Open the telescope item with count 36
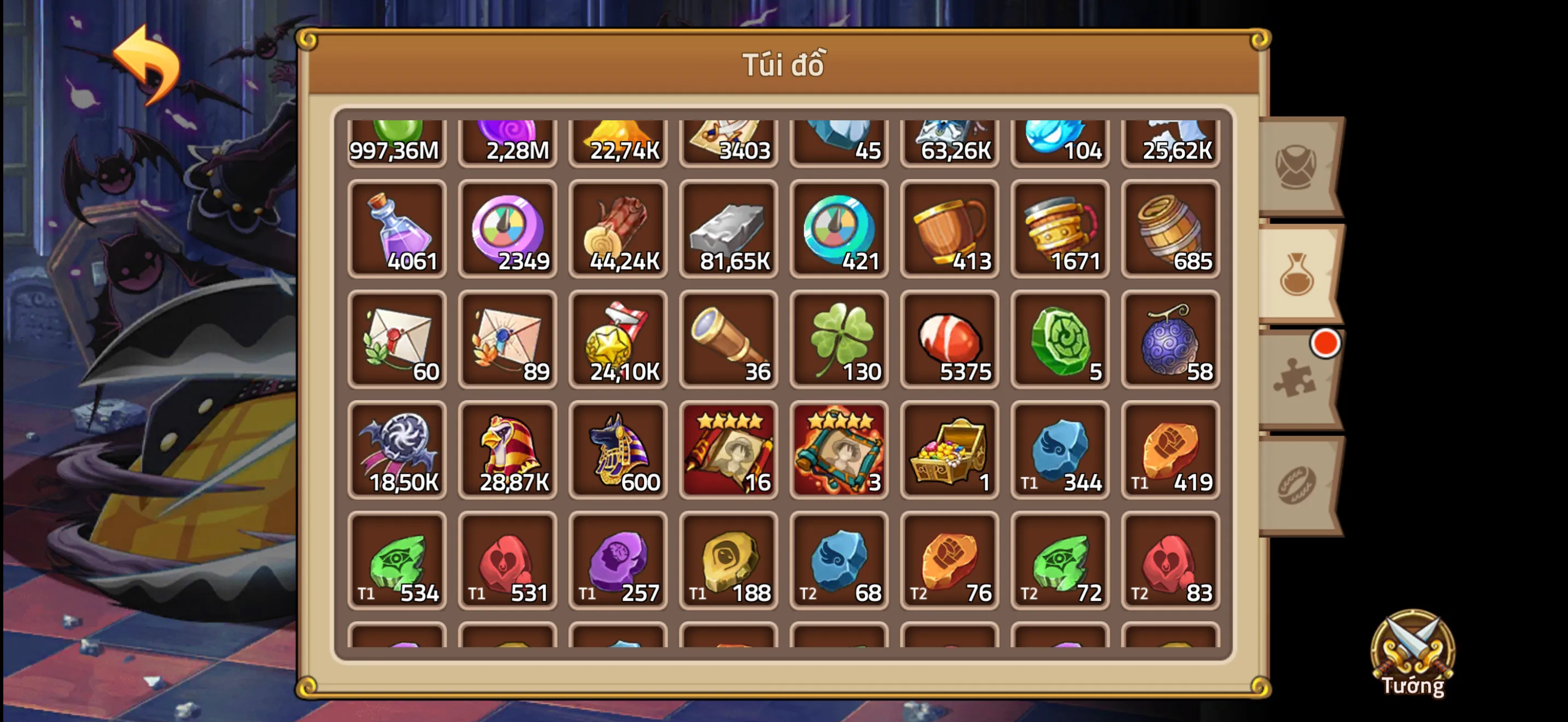The image size is (1568, 722). pos(729,340)
